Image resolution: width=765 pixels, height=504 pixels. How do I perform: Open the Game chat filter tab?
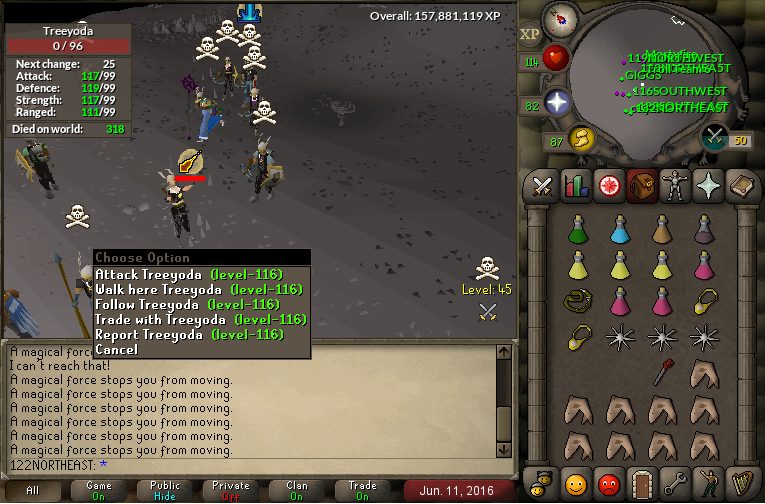click(x=98, y=490)
